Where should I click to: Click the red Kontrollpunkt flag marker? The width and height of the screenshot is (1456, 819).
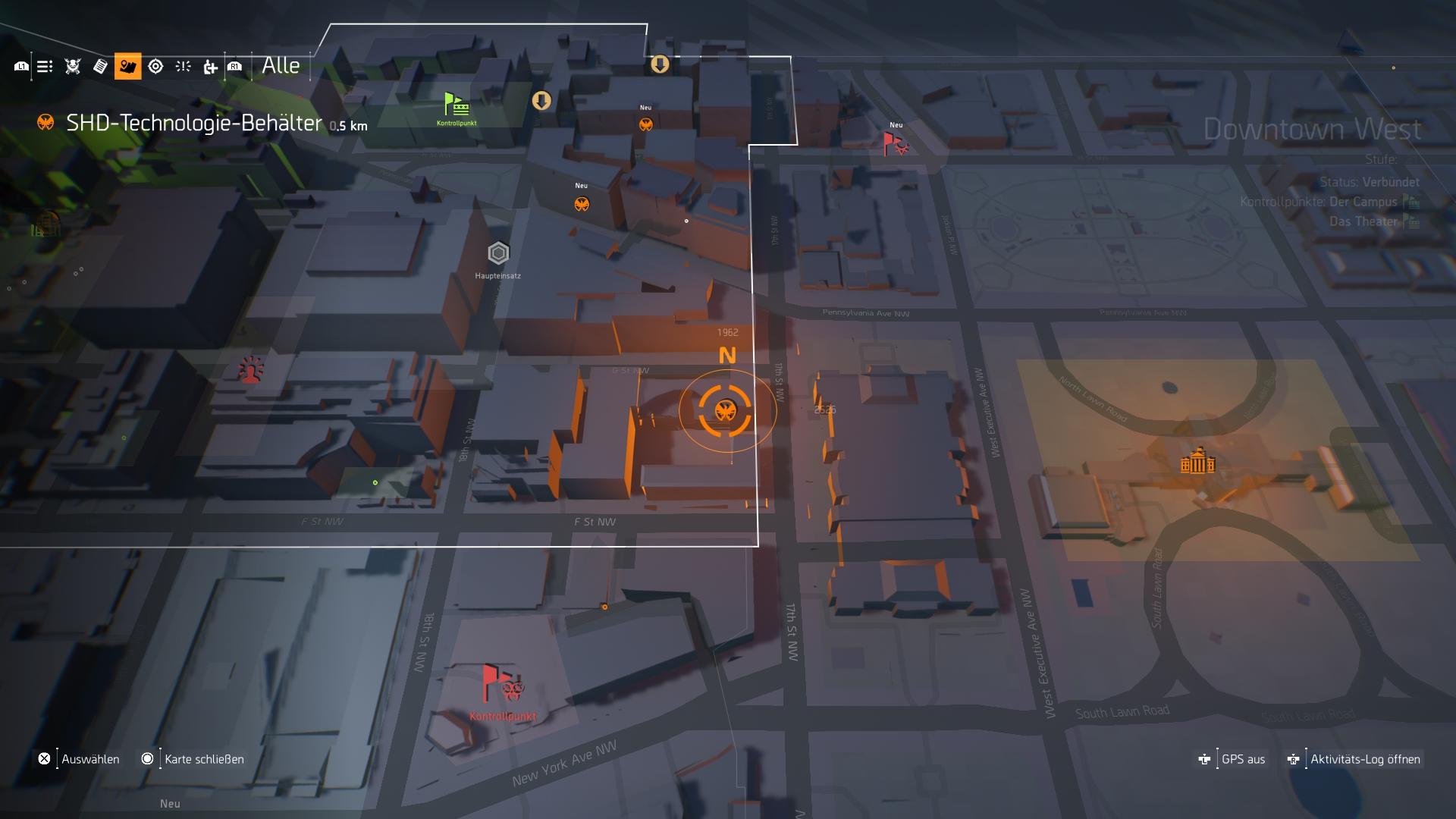pyautogui.click(x=500, y=686)
